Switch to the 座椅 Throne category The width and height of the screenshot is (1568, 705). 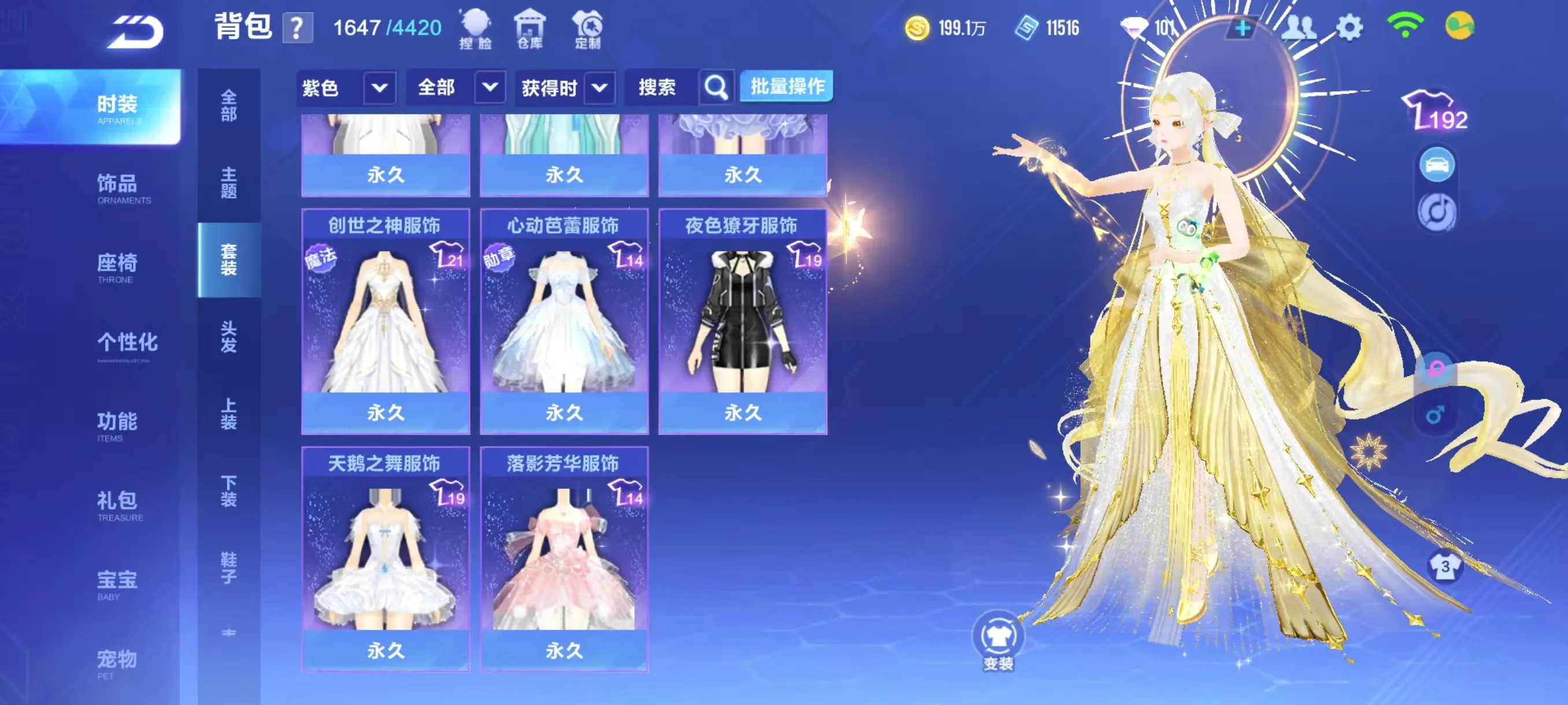117,266
